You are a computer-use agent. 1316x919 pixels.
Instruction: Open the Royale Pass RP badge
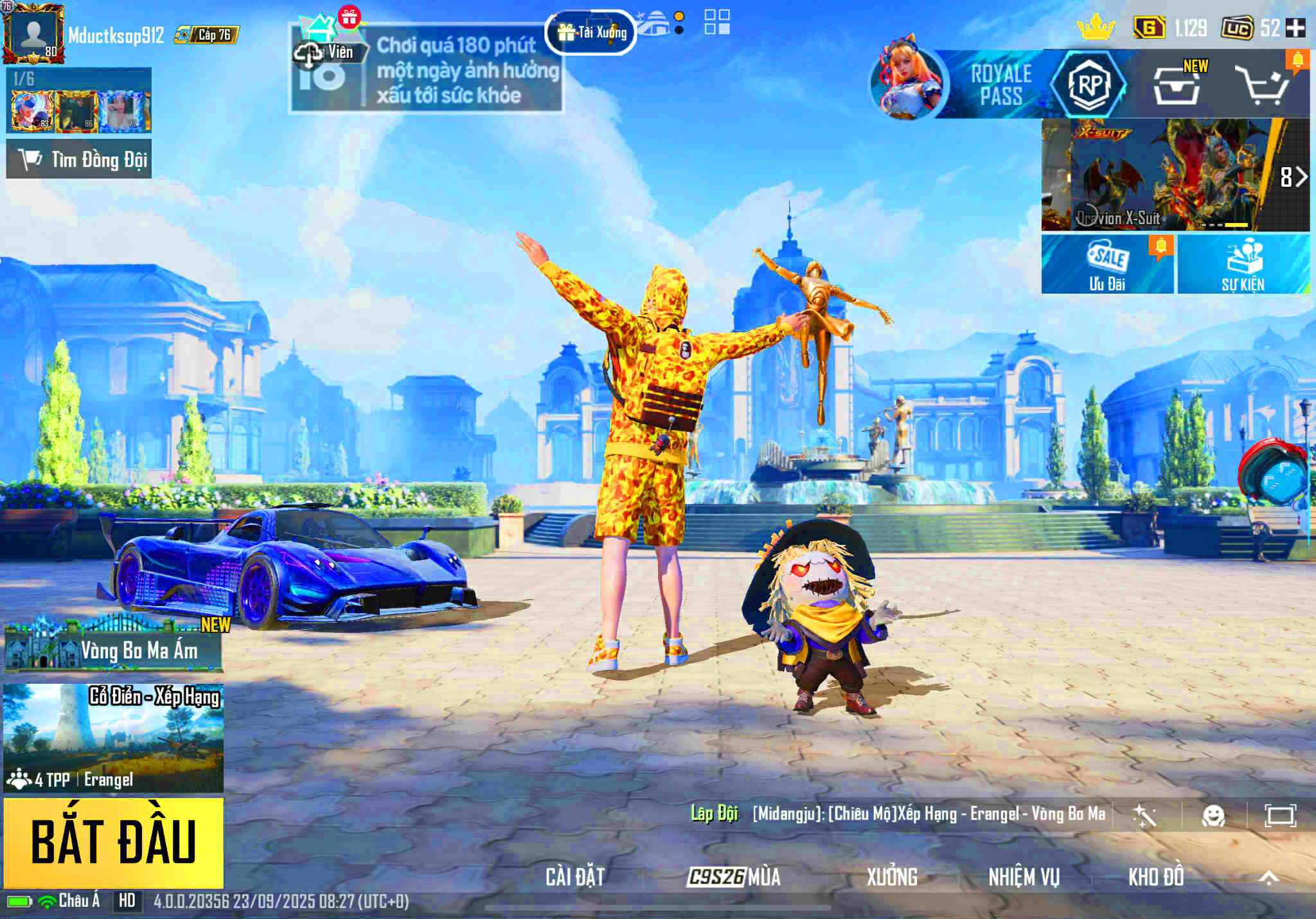1089,84
